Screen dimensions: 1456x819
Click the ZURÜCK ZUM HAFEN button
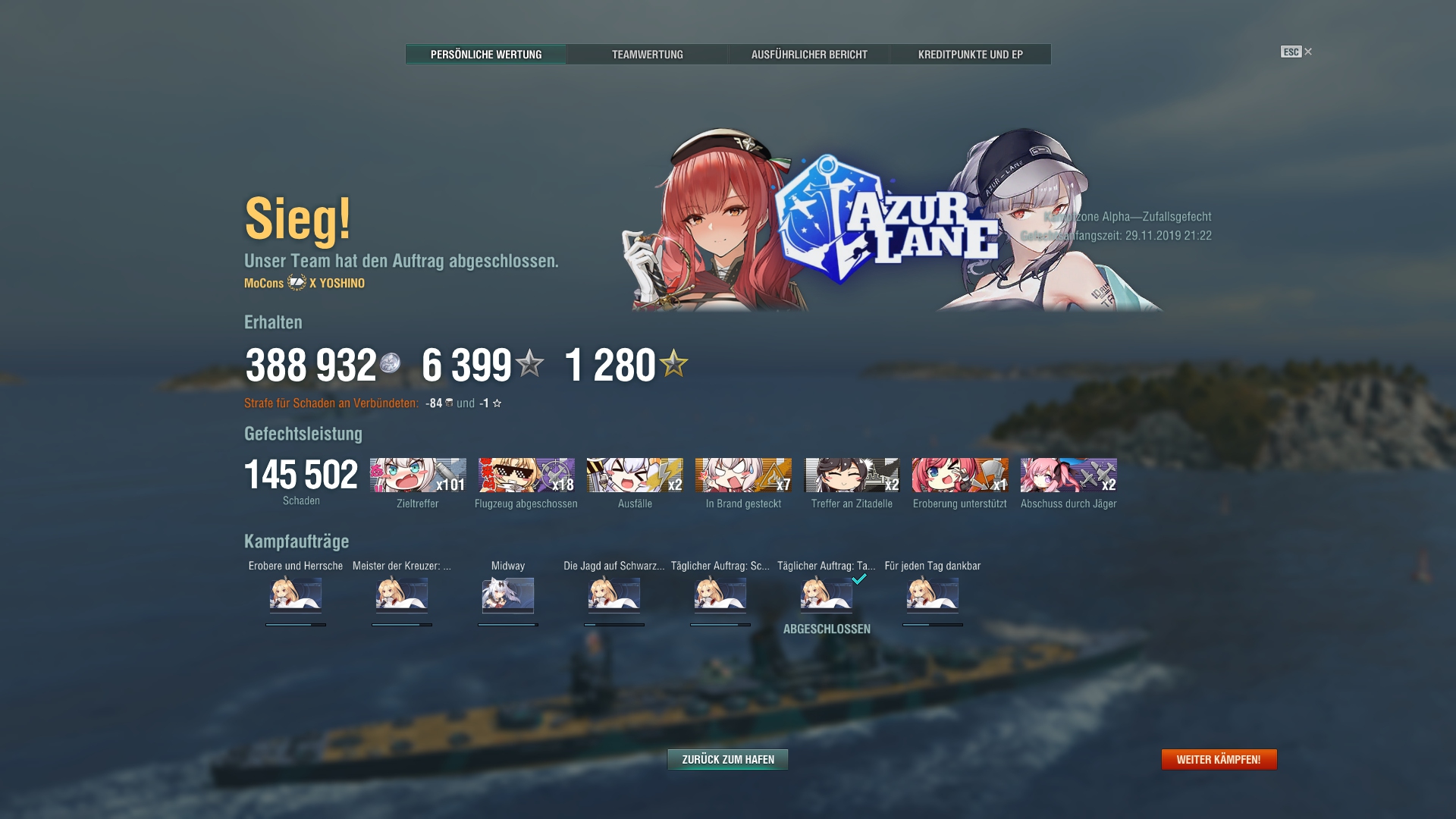726,758
